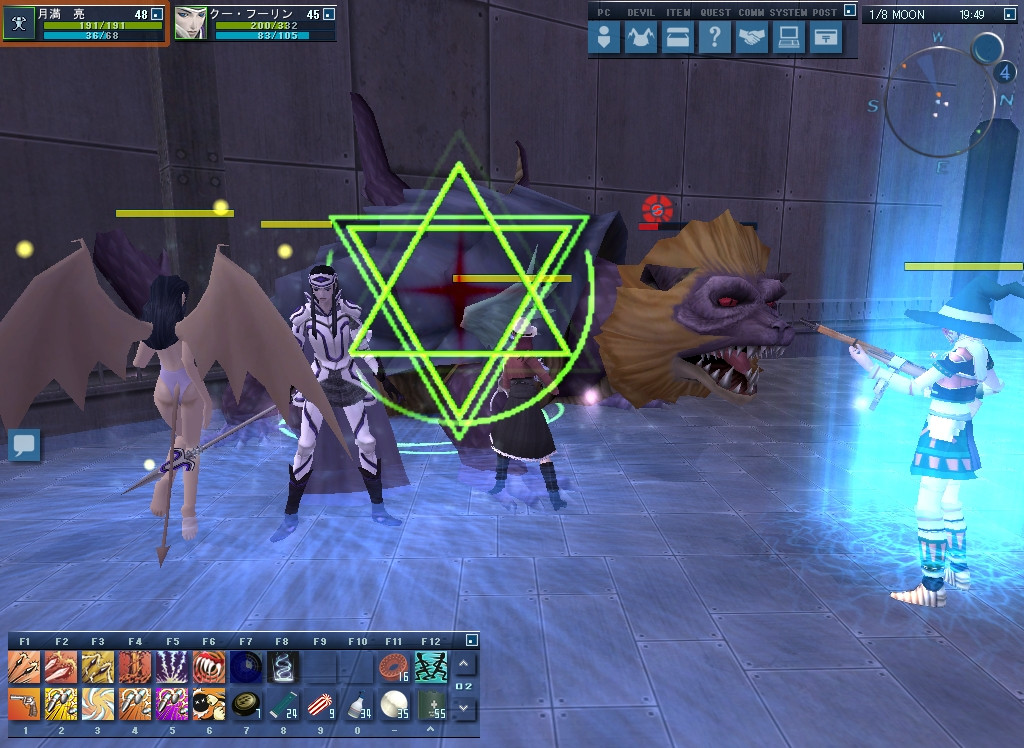Screen dimensions: 1024x748
Task: Open the QUEST menu with question mark
Action: (x=713, y=38)
